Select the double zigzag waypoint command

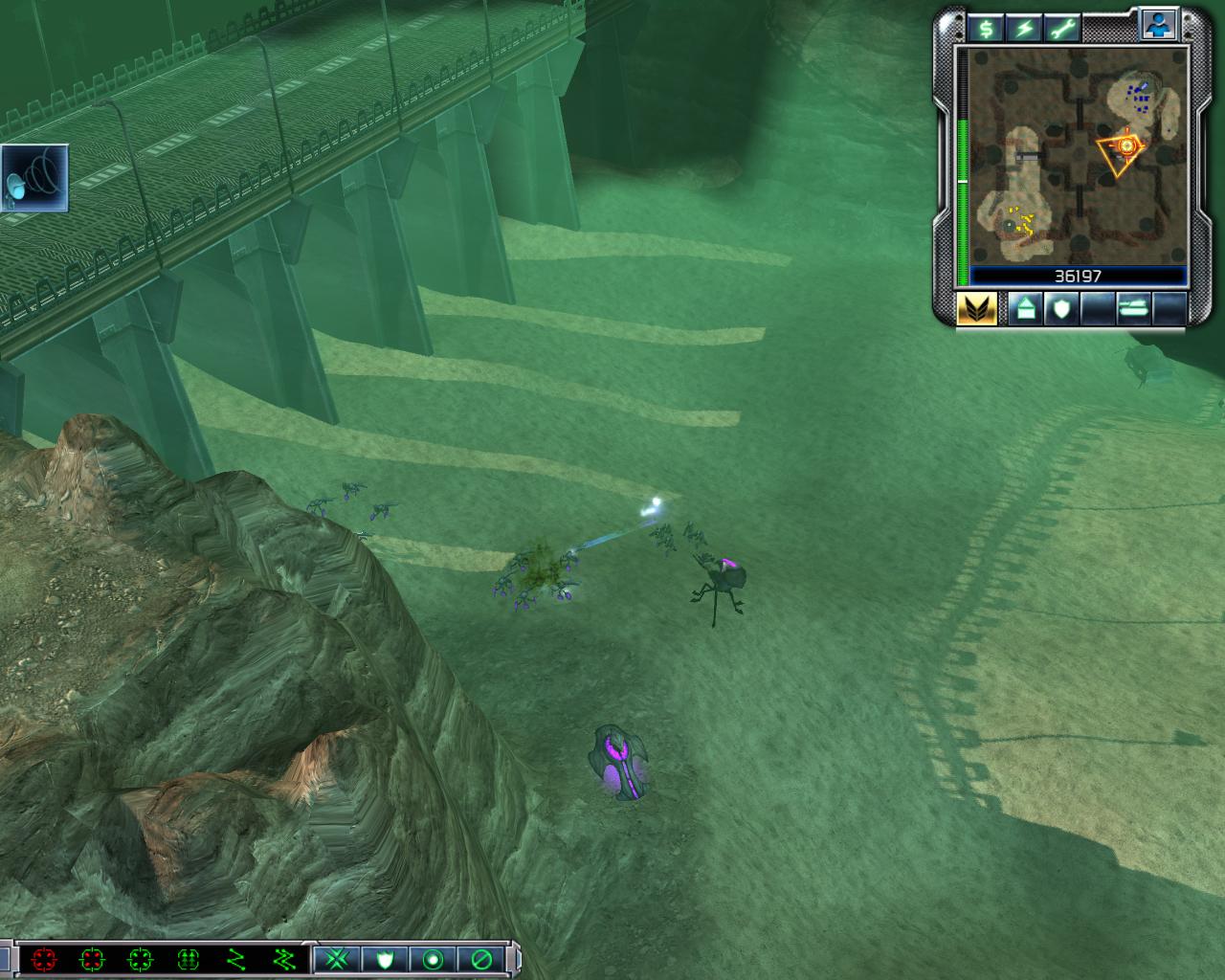[283, 959]
